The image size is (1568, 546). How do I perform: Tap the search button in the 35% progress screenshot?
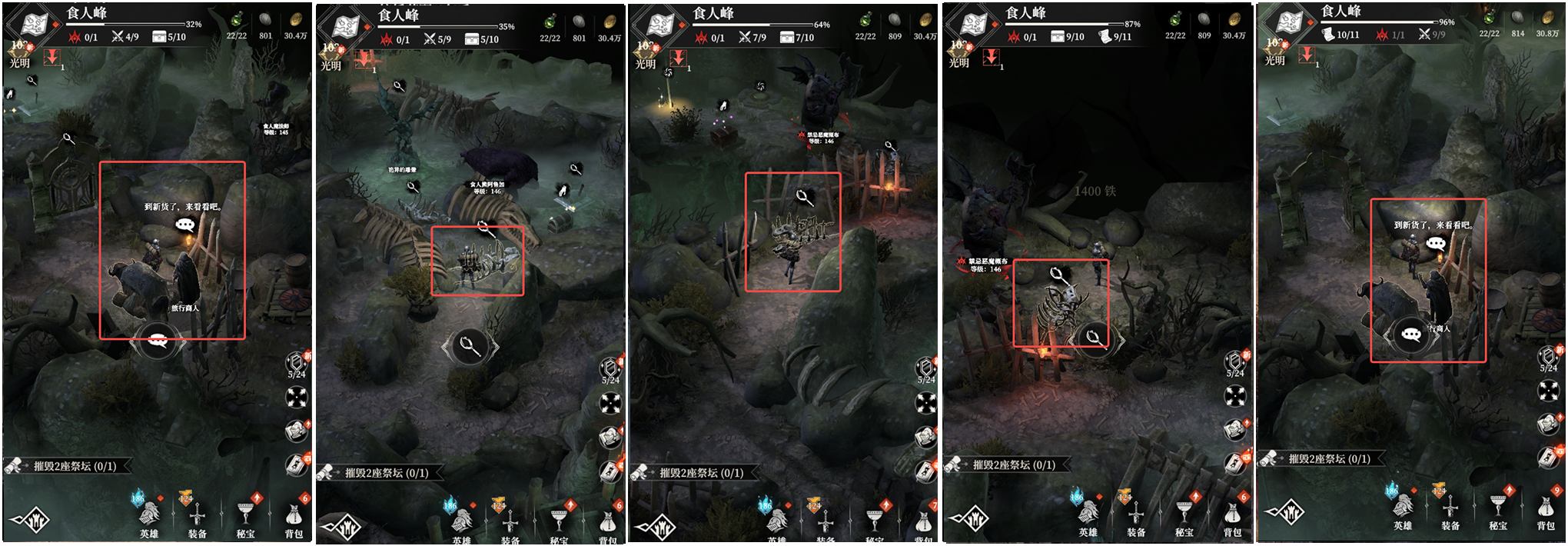coord(470,347)
